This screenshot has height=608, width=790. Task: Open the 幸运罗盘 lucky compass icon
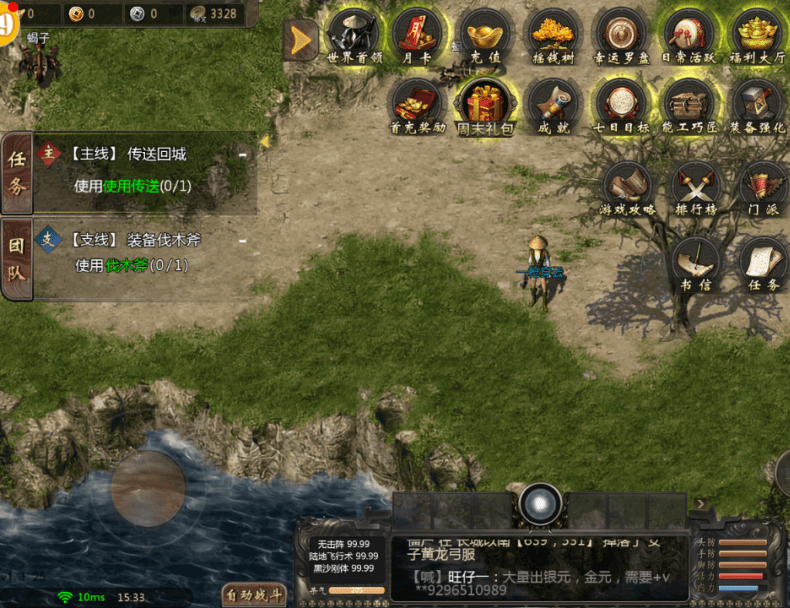(x=621, y=35)
